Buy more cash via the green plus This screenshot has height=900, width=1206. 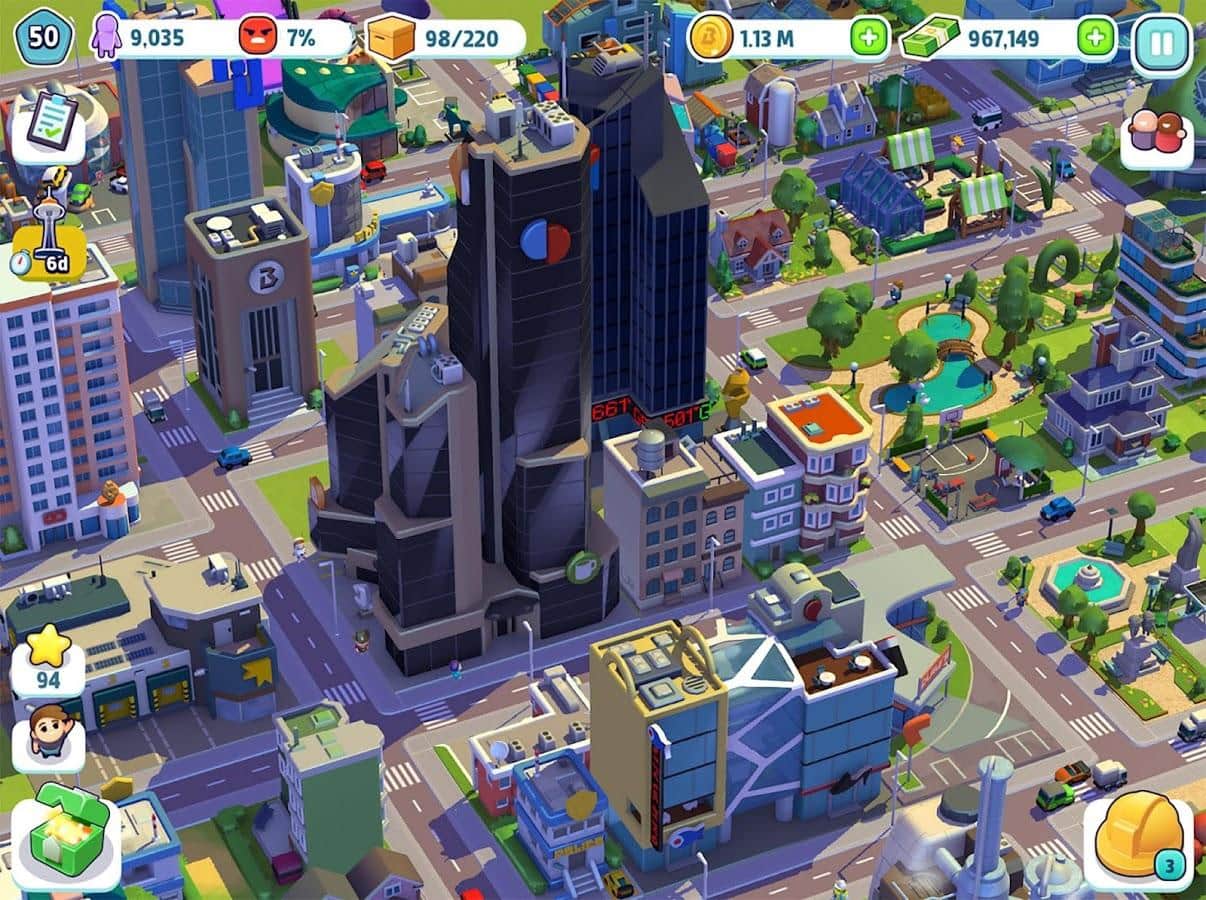pyautogui.click(x=1096, y=40)
